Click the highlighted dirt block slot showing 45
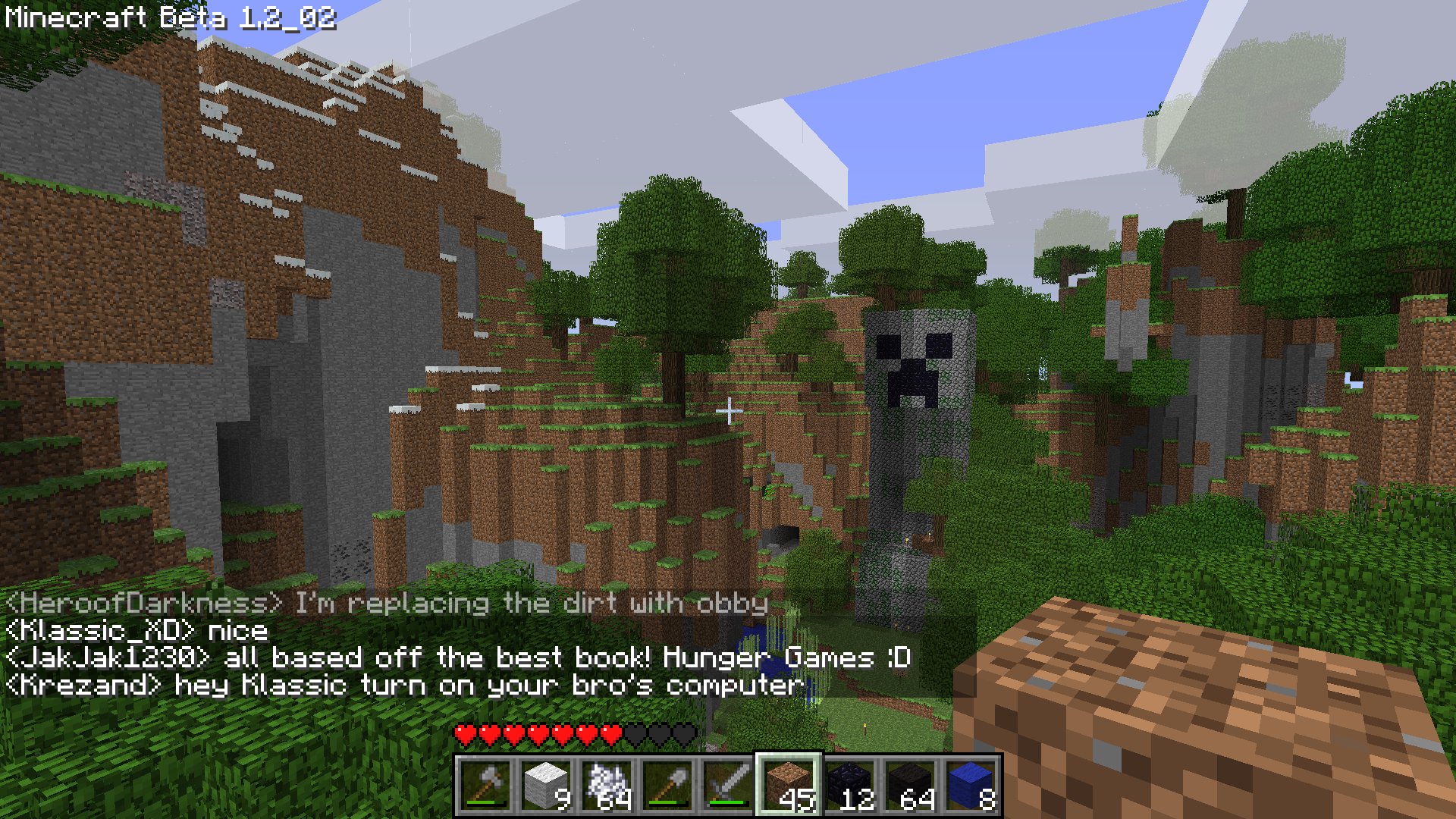The width and height of the screenshot is (1456, 819). tap(789, 783)
